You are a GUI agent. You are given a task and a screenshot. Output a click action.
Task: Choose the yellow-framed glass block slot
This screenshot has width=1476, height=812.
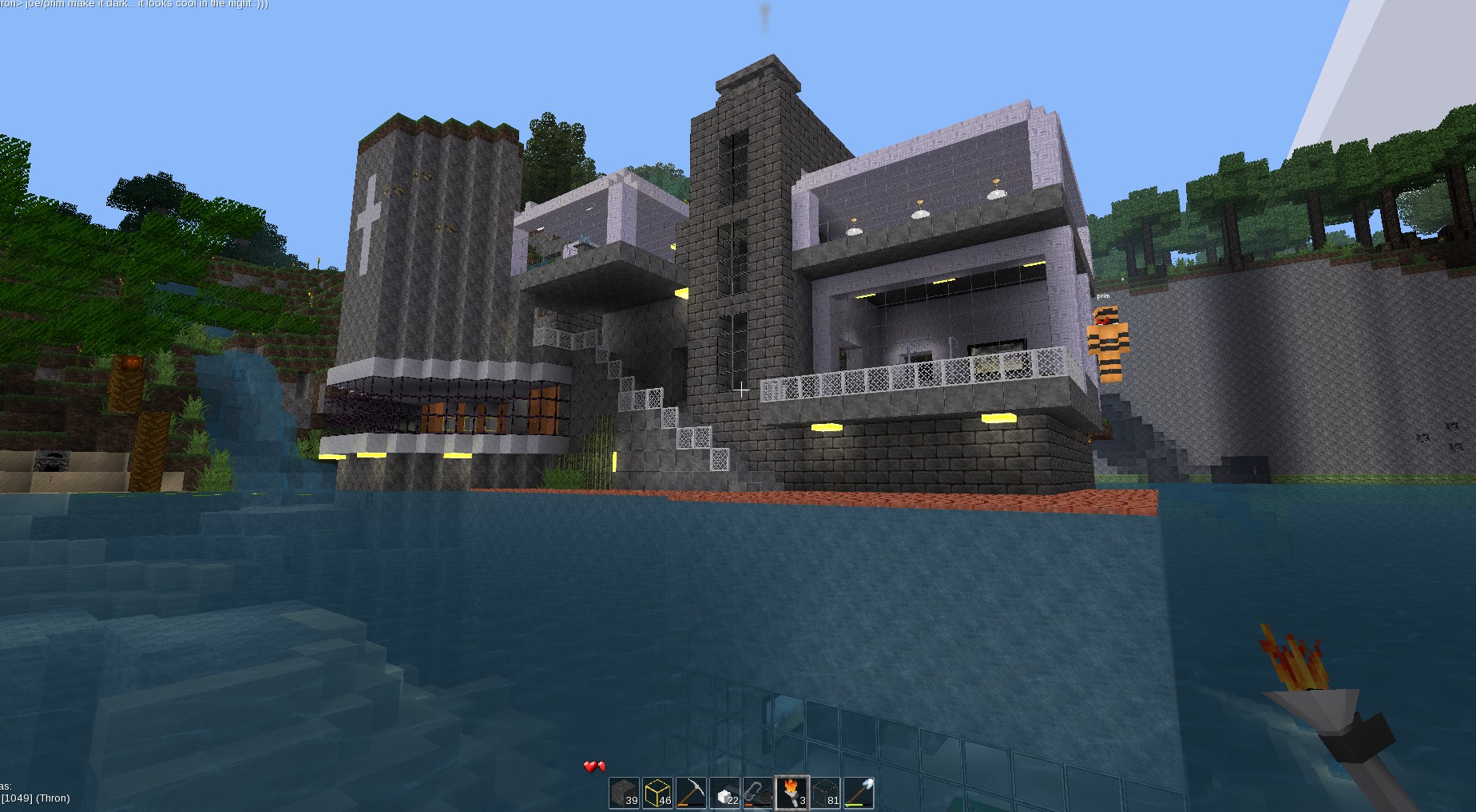[658, 793]
